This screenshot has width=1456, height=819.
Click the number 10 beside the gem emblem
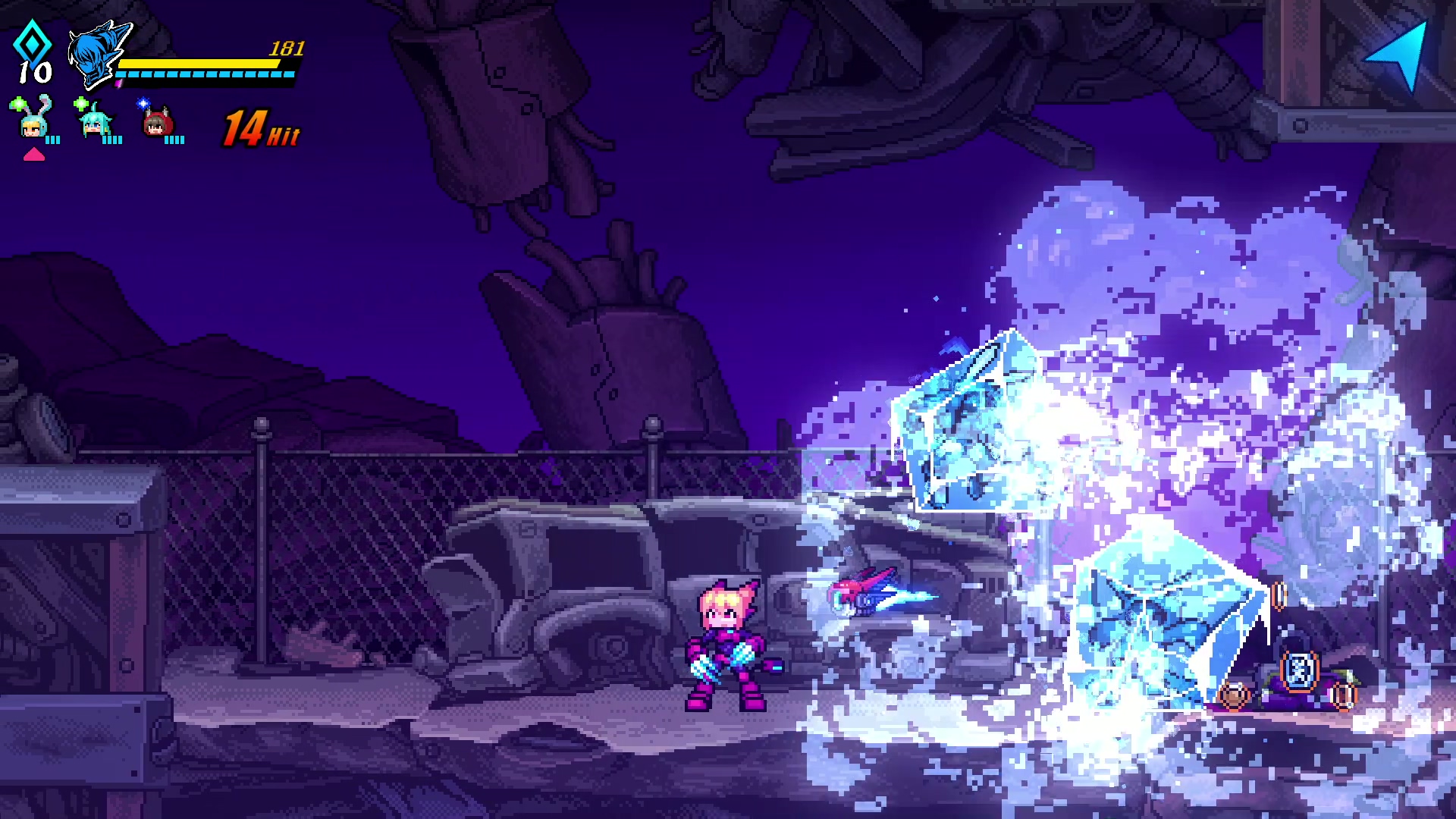pos(34,72)
